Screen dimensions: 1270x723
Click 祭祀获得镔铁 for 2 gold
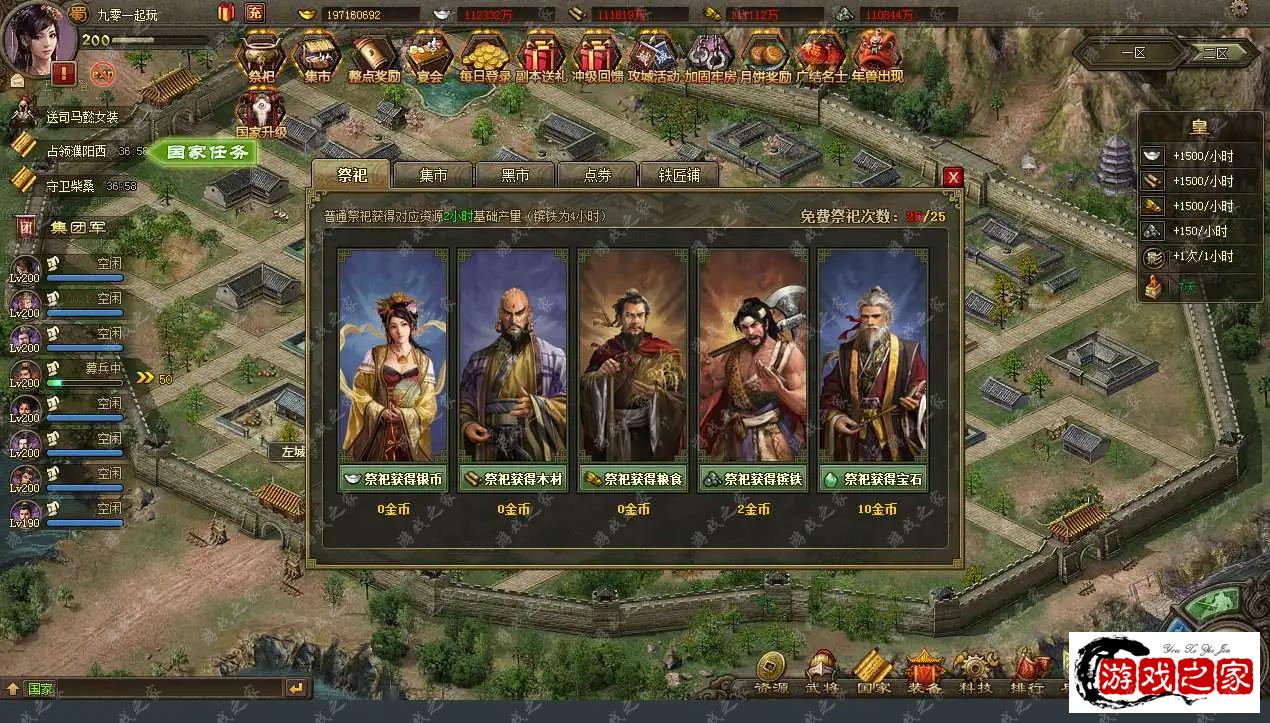click(753, 479)
